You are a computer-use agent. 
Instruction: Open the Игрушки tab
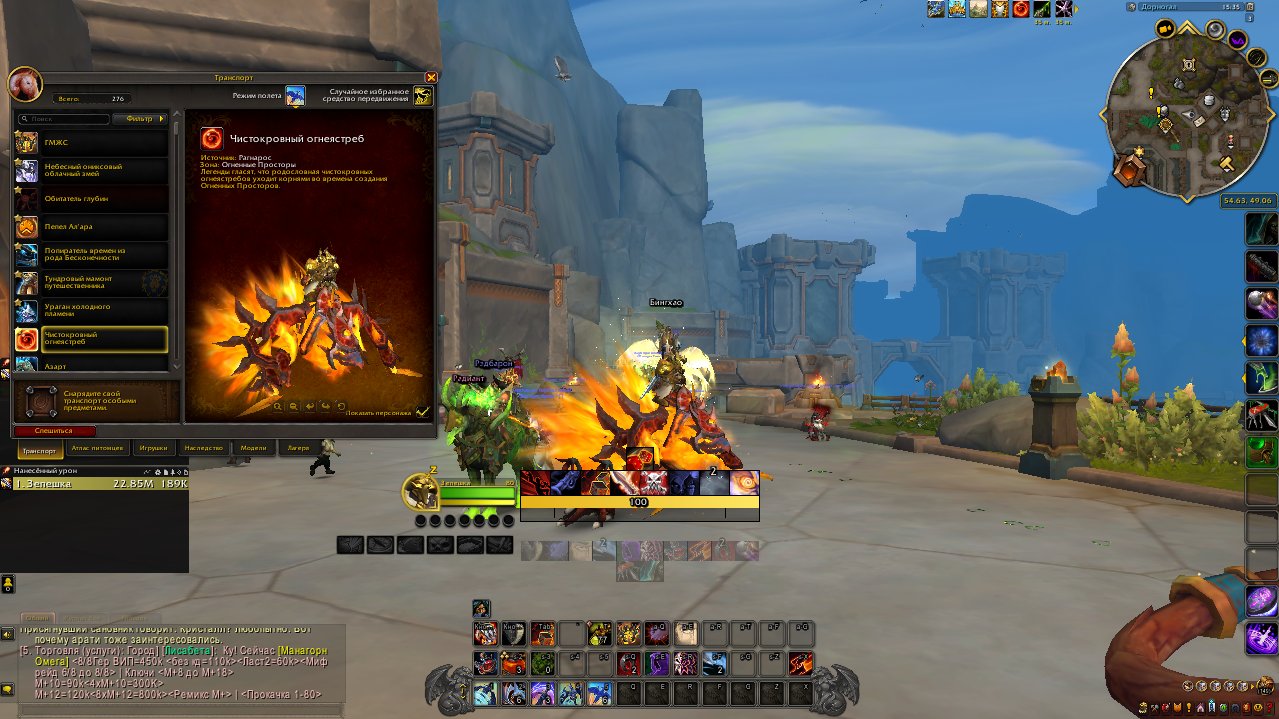coord(154,449)
